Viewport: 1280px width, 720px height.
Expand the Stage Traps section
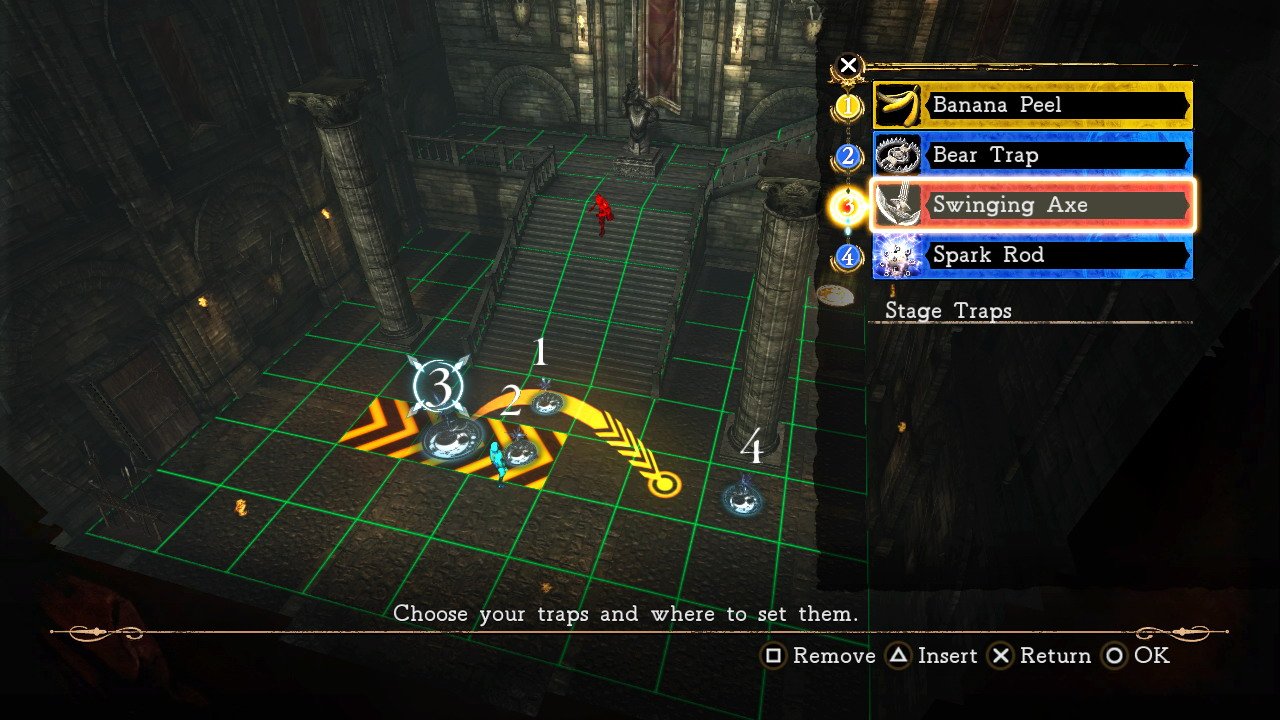coord(948,311)
